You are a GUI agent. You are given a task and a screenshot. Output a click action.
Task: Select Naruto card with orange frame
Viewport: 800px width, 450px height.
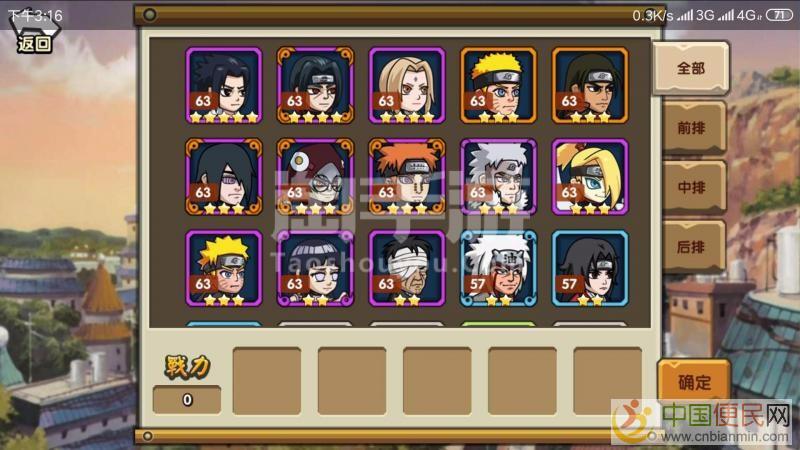(498, 85)
